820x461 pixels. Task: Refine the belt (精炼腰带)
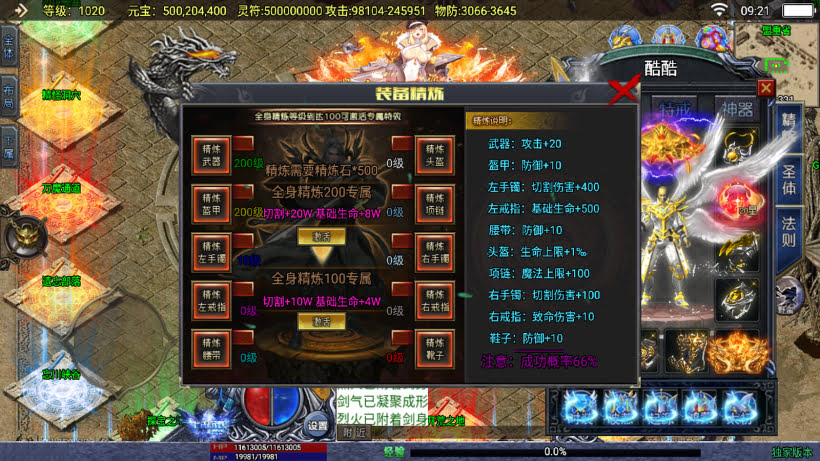211,346
